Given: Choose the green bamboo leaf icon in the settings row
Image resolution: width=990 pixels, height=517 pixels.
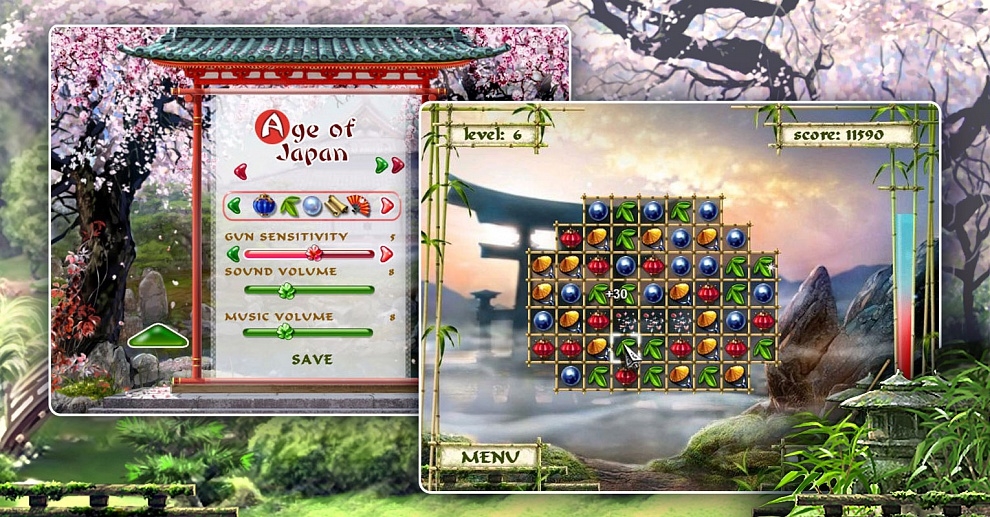Looking at the screenshot, I should (290, 206).
